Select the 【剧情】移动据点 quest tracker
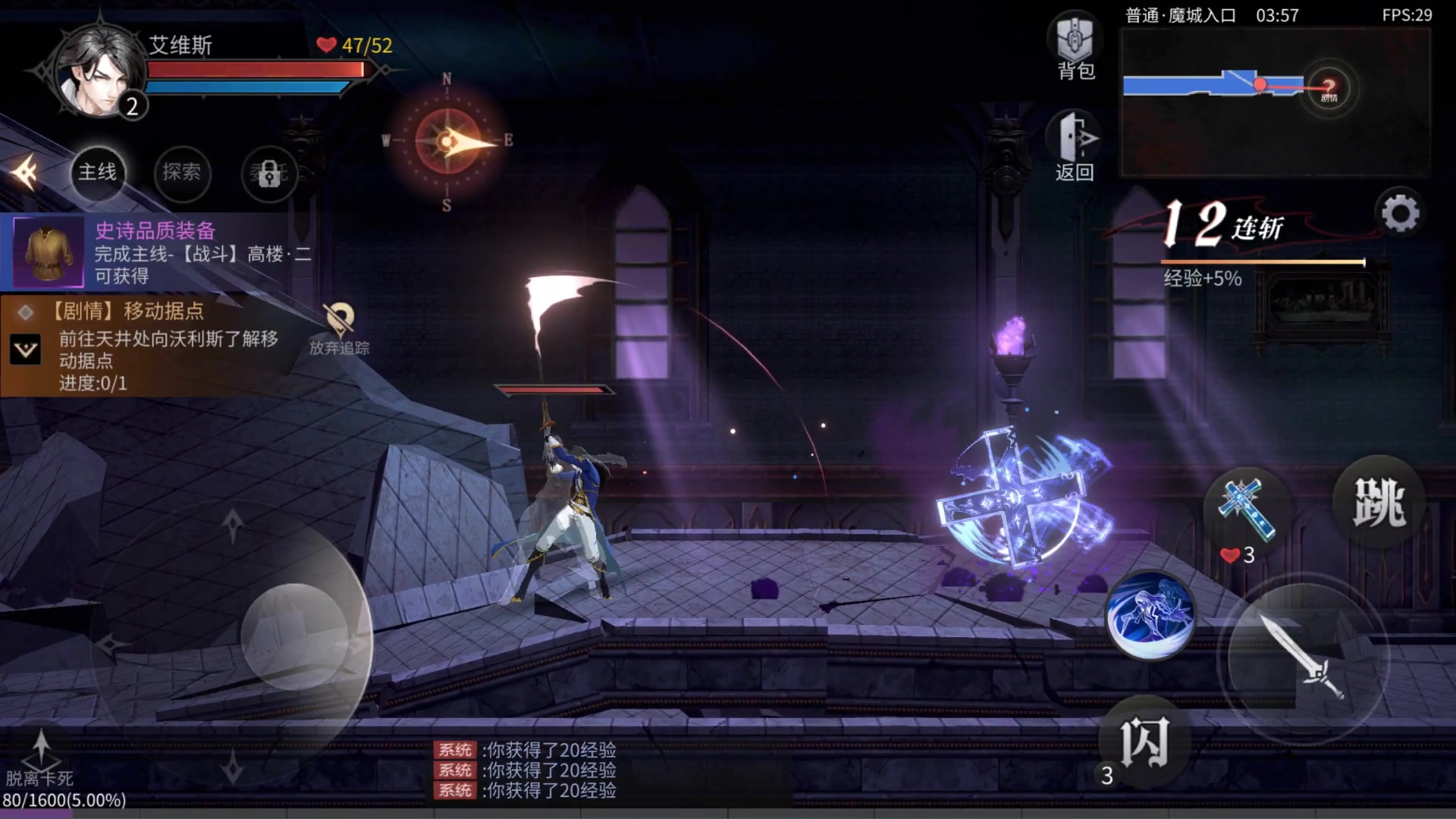 click(152, 346)
